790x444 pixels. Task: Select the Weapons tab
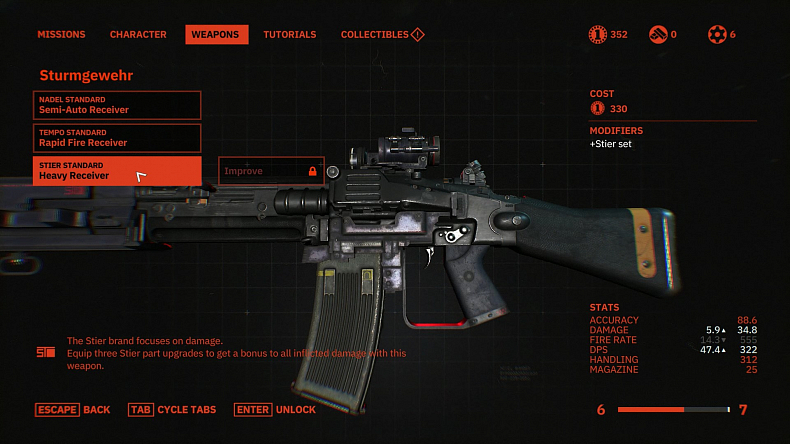tap(216, 34)
